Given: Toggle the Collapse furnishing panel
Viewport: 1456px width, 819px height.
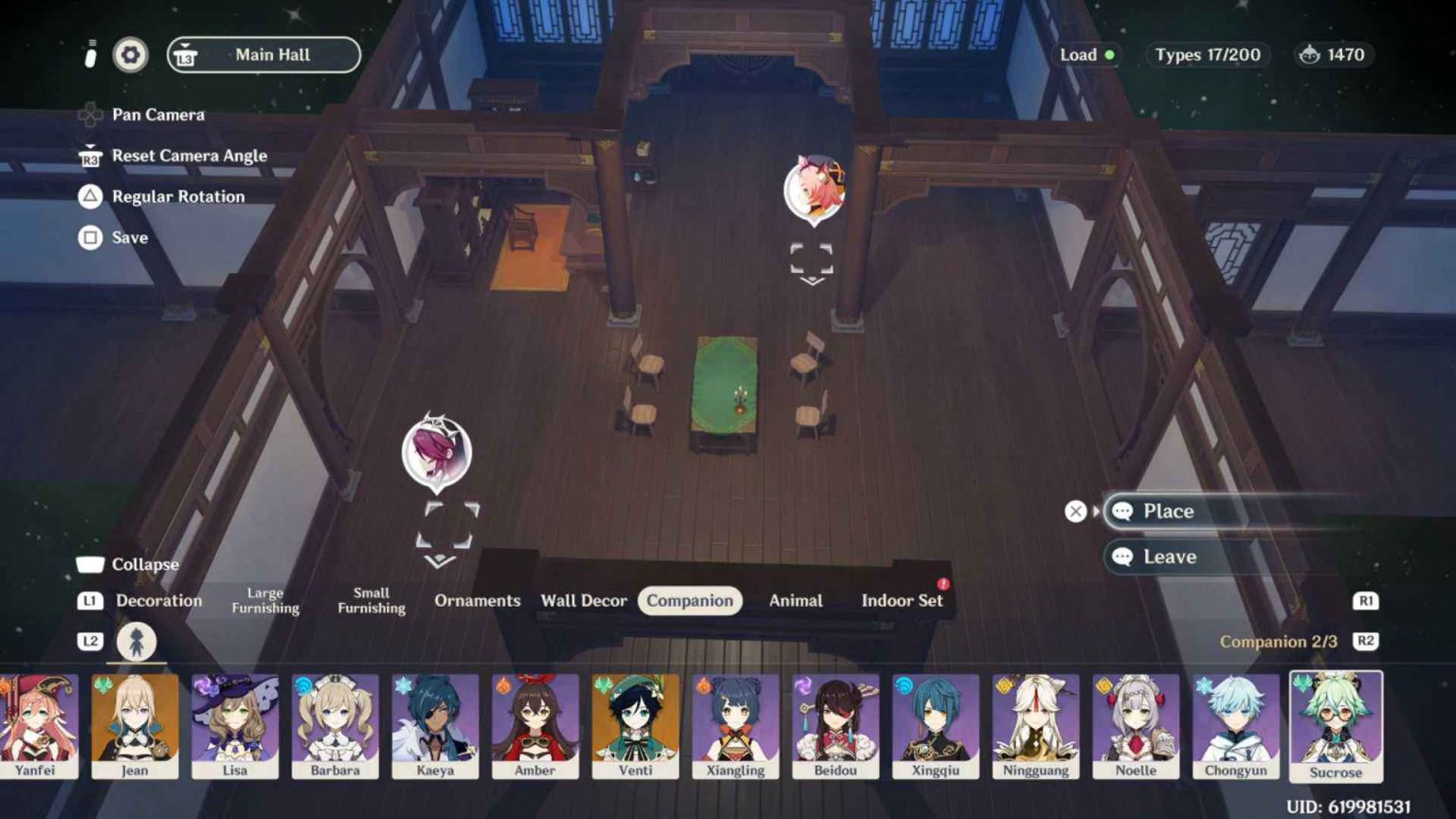Looking at the screenshot, I should pos(91,563).
